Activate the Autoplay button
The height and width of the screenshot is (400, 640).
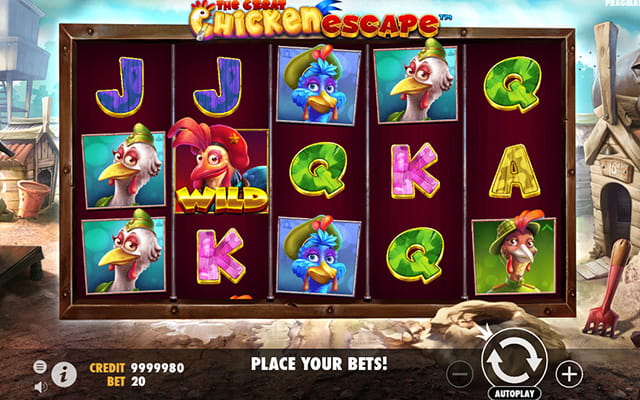pyautogui.click(x=513, y=394)
